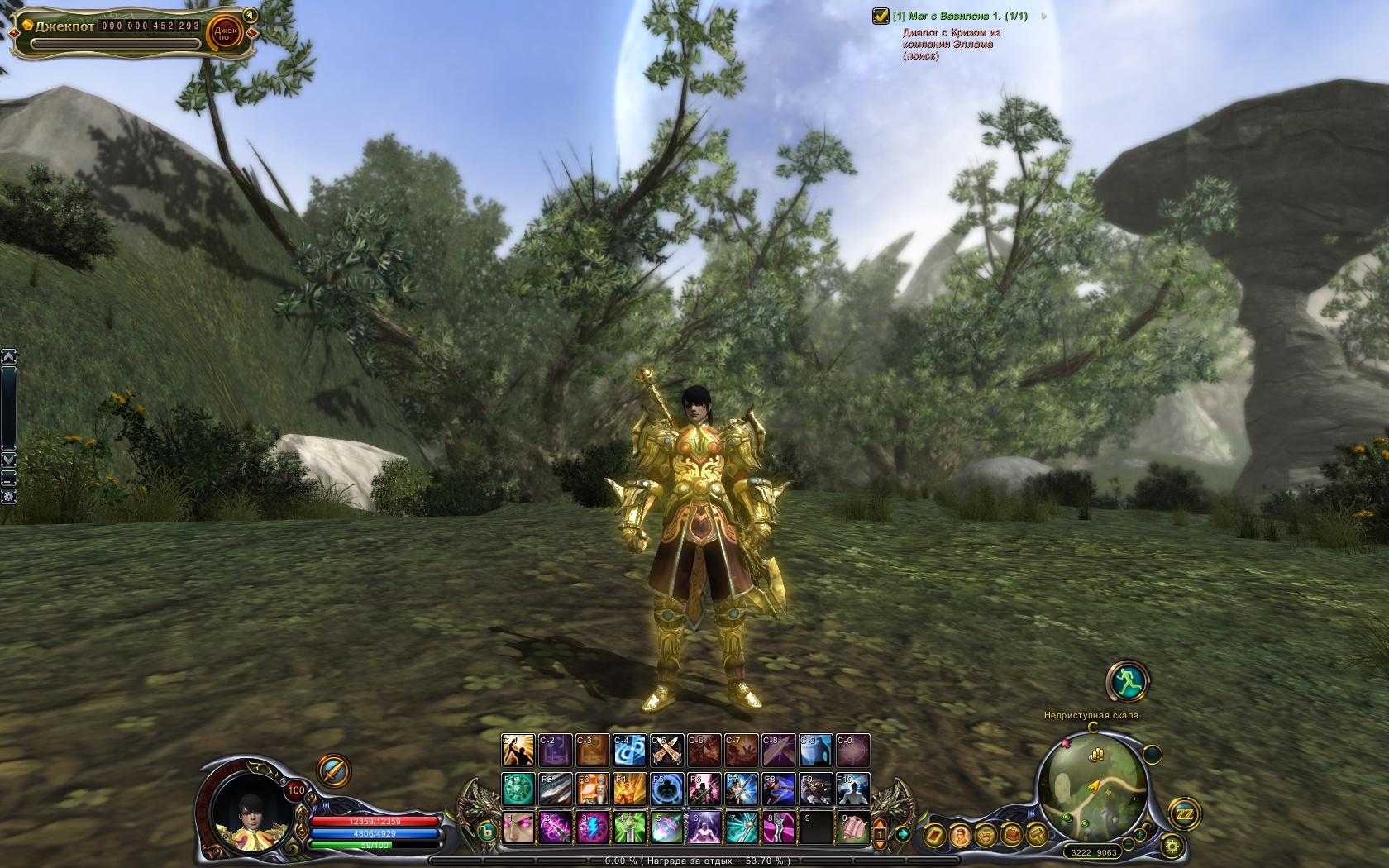Use the pink glove item in slot 0
The height and width of the screenshot is (868, 1389).
point(853,827)
